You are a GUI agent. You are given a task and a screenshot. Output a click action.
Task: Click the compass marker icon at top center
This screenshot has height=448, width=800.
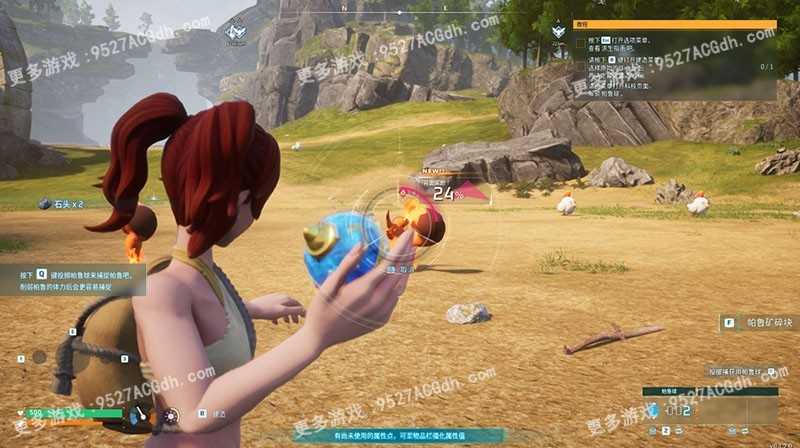[236, 32]
